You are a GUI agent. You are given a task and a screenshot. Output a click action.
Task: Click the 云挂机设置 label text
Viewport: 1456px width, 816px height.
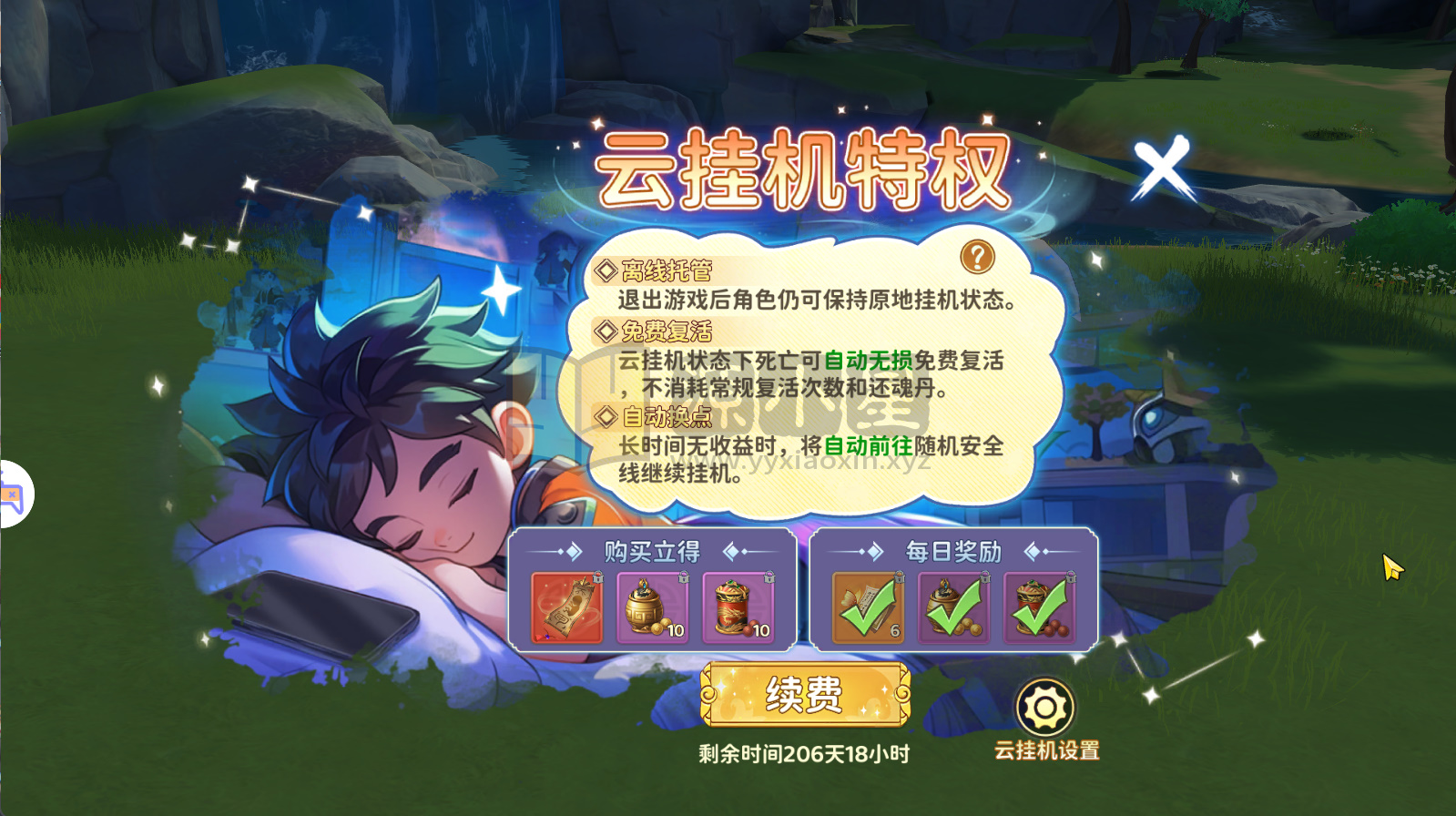[1045, 751]
